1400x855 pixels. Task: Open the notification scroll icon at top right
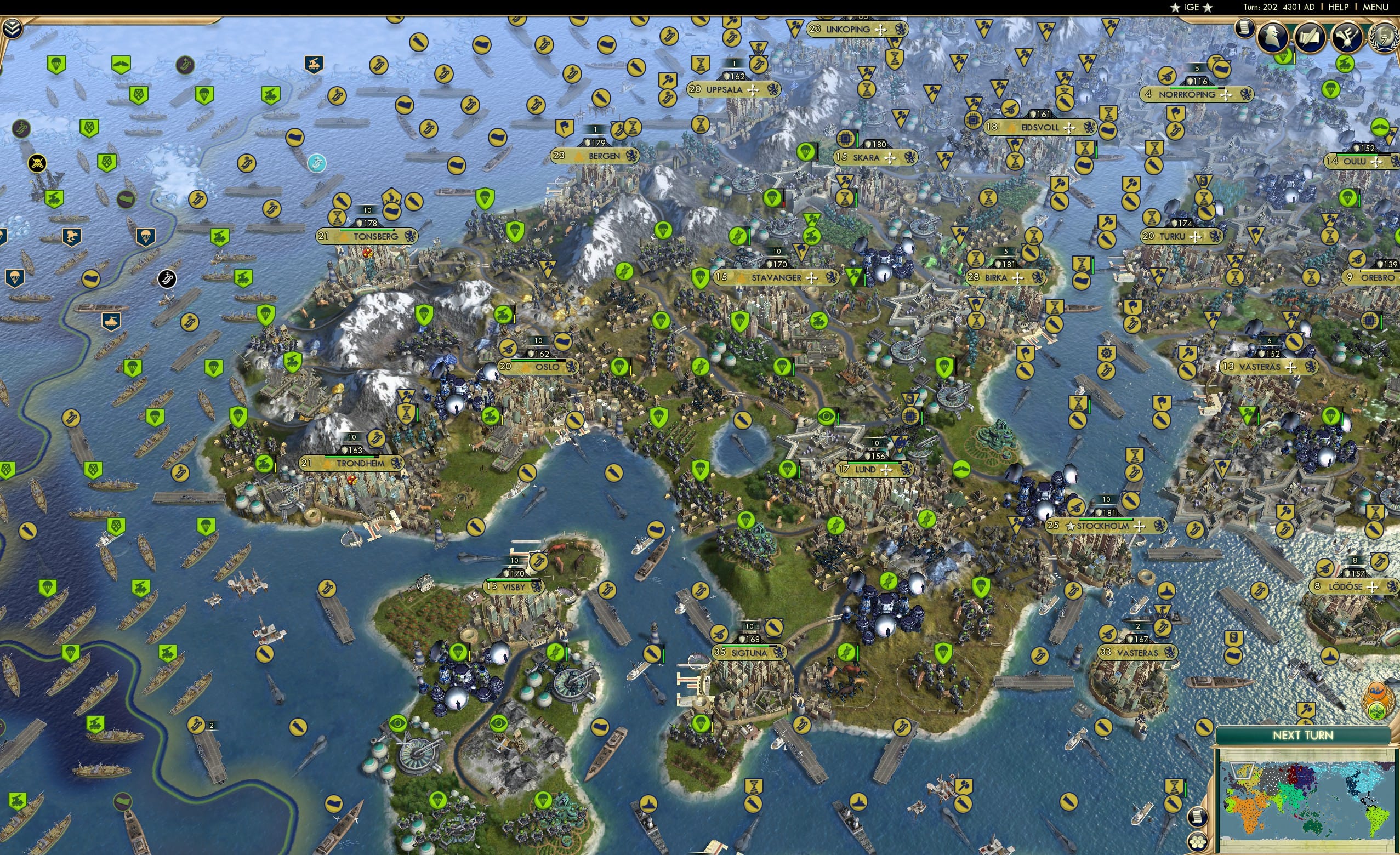(x=1245, y=29)
